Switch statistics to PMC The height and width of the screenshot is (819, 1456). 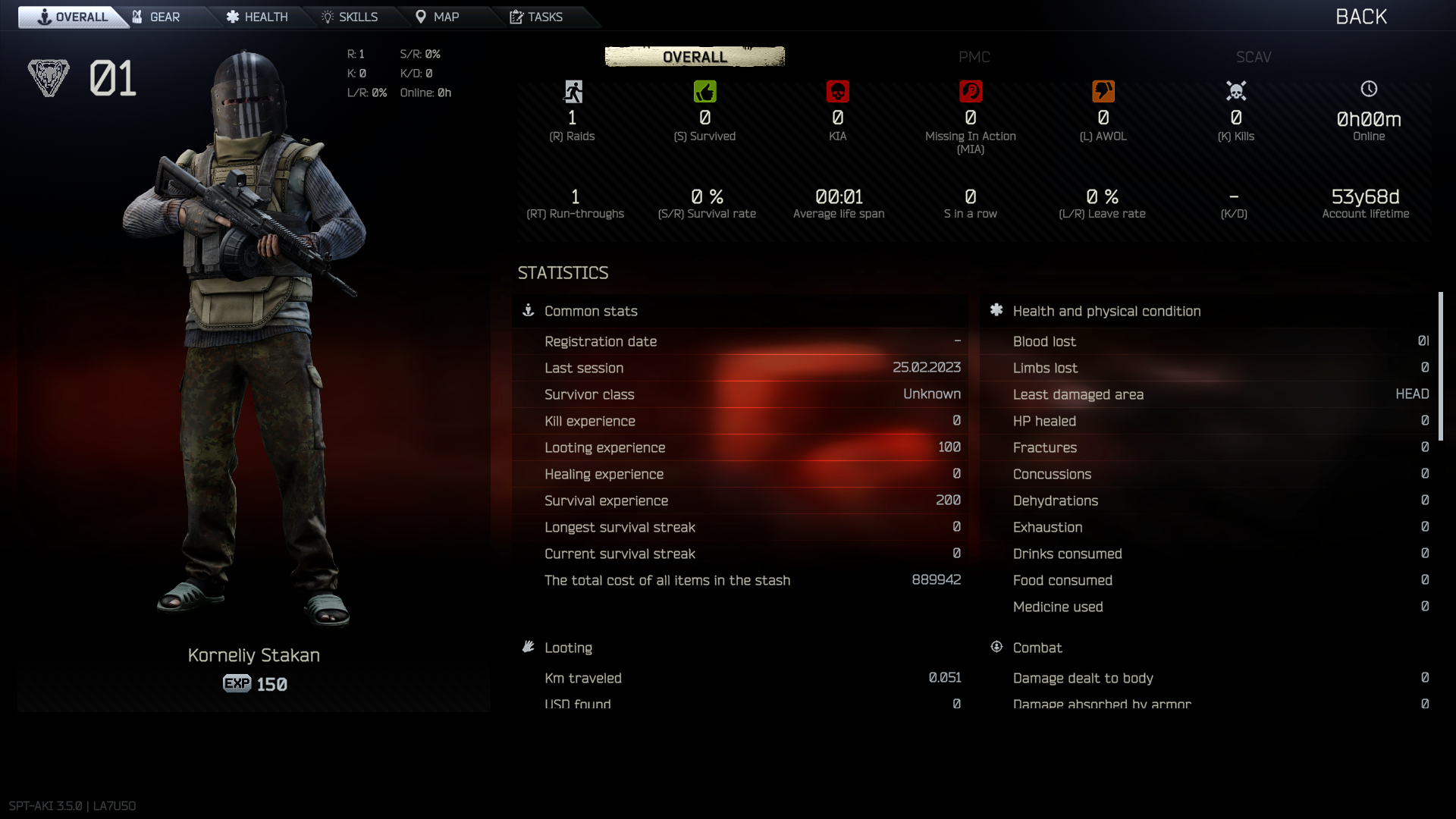tap(974, 57)
